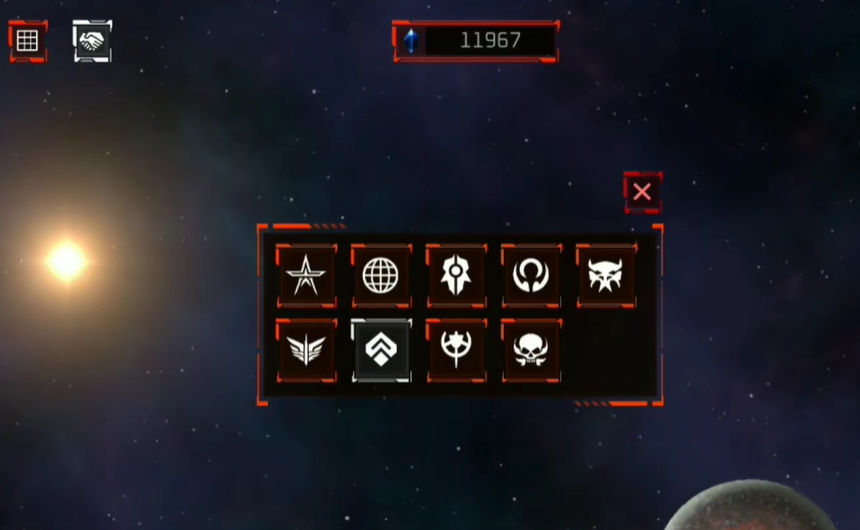
Task: Select the winged faction emblem
Action: [306, 350]
